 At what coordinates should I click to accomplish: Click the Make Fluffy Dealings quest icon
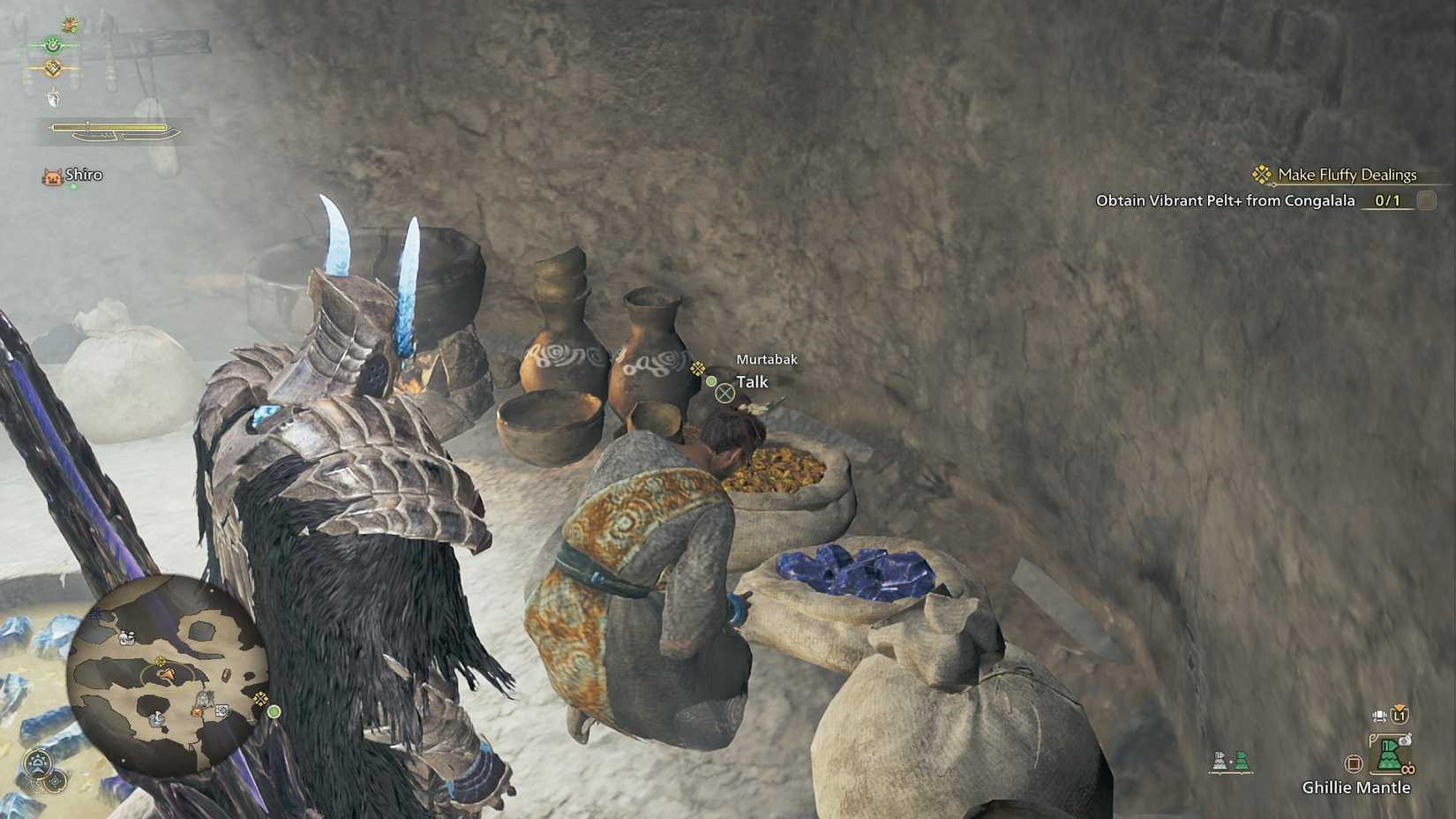pos(1262,175)
